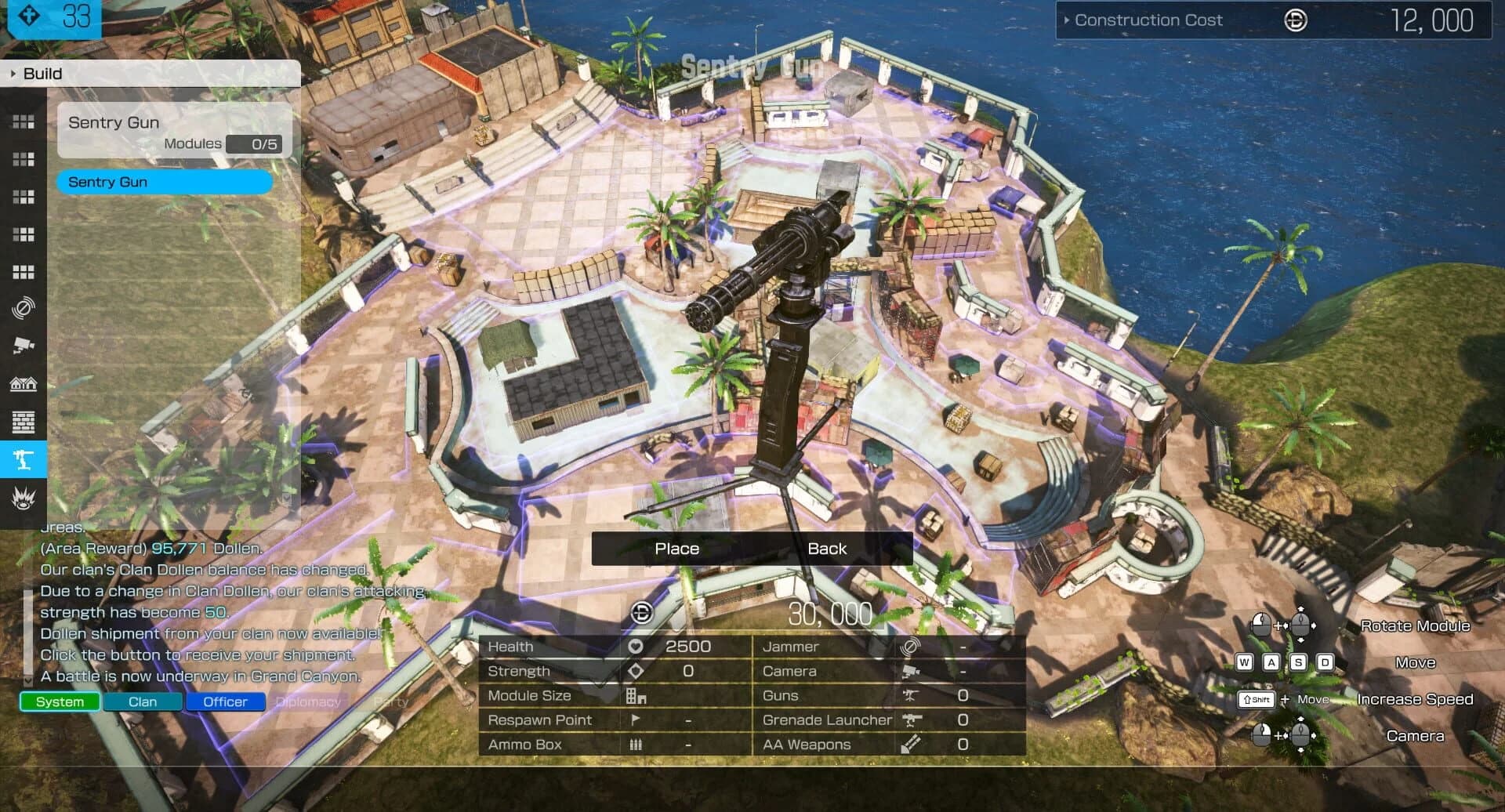Click the Ammo Box icon in the stats table
This screenshot has height=812, width=1505.
tap(636, 744)
